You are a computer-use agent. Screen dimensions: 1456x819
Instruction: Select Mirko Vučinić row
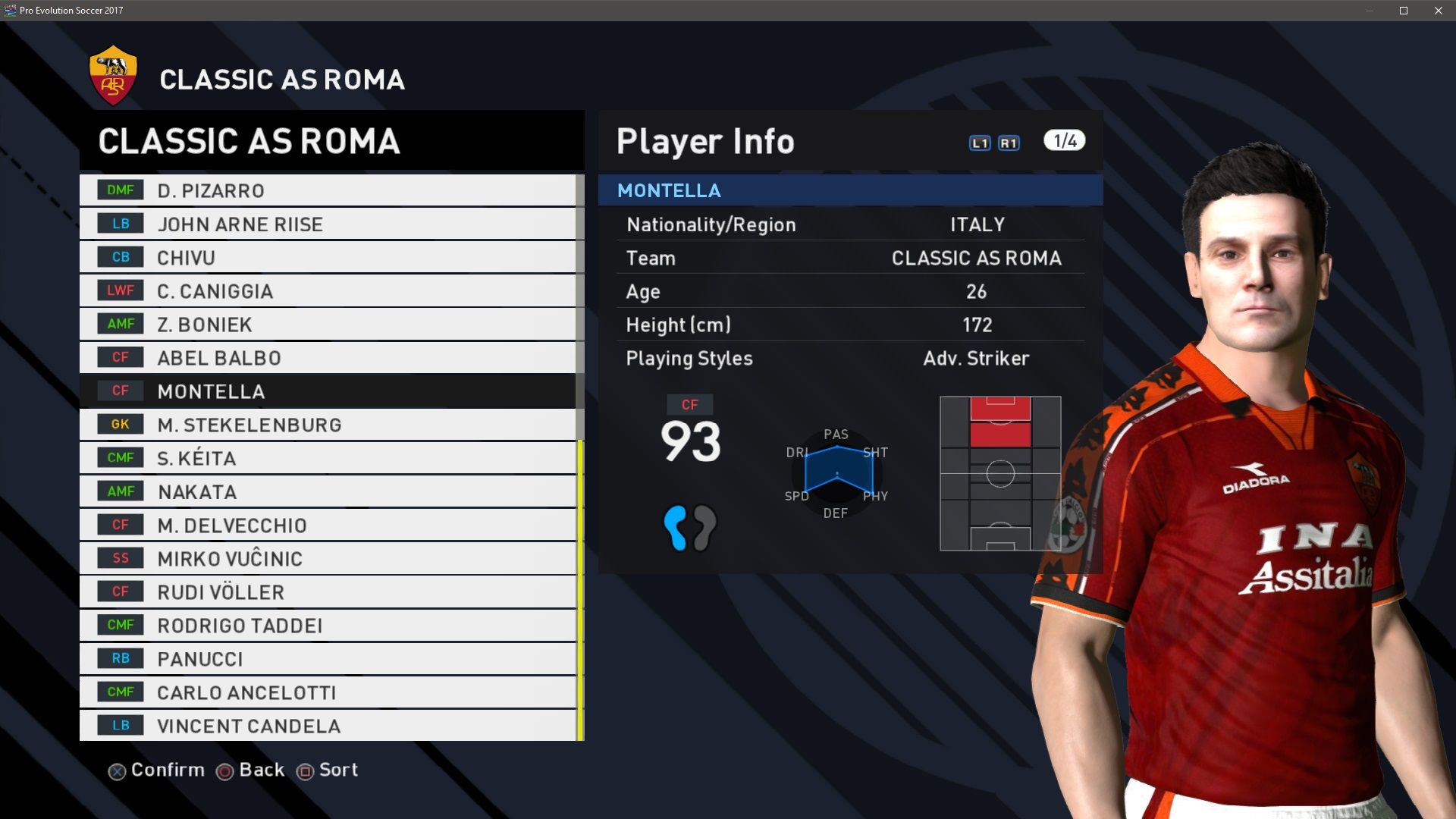point(328,558)
